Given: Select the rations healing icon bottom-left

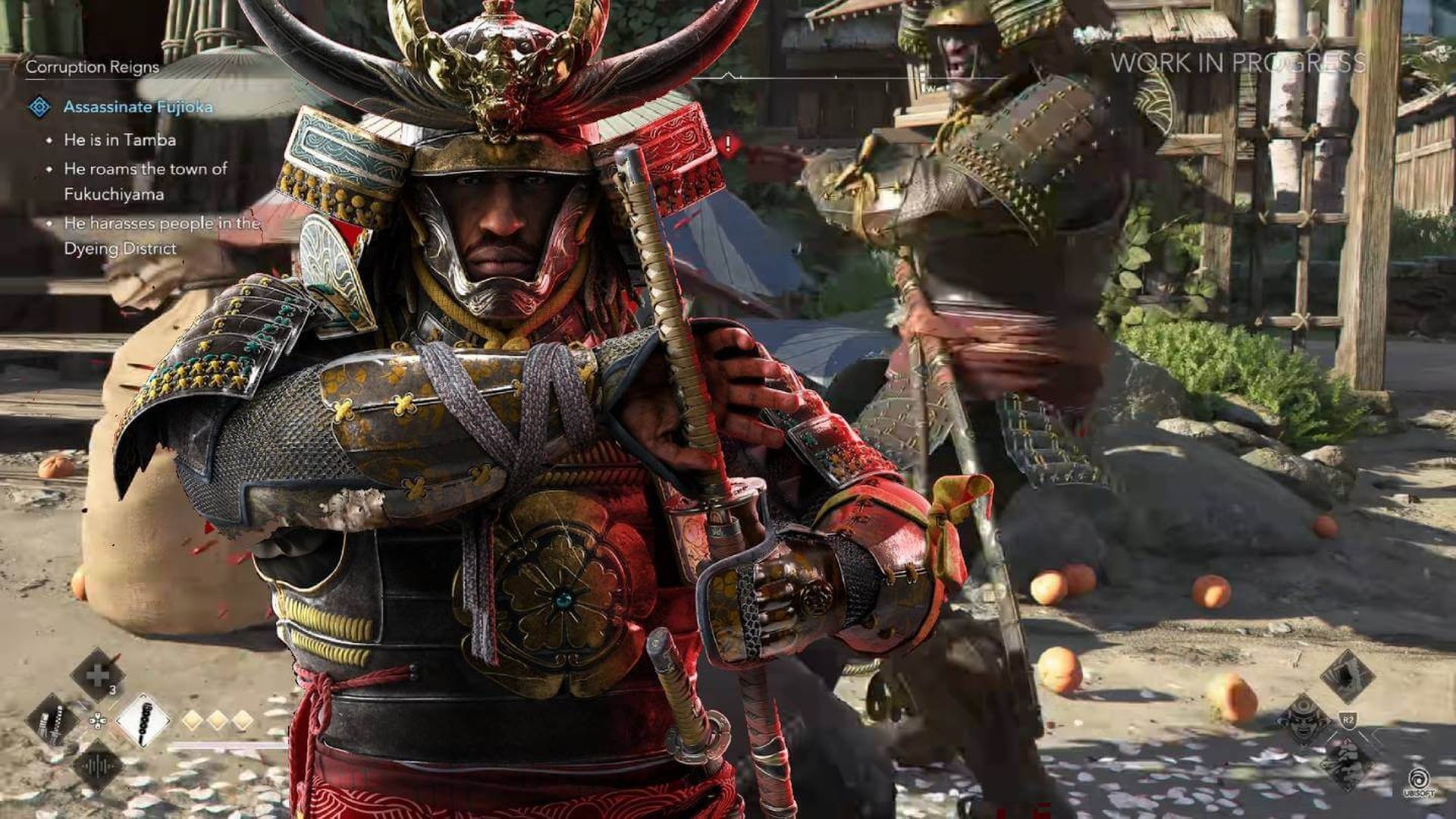Looking at the screenshot, I should point(97,675).
